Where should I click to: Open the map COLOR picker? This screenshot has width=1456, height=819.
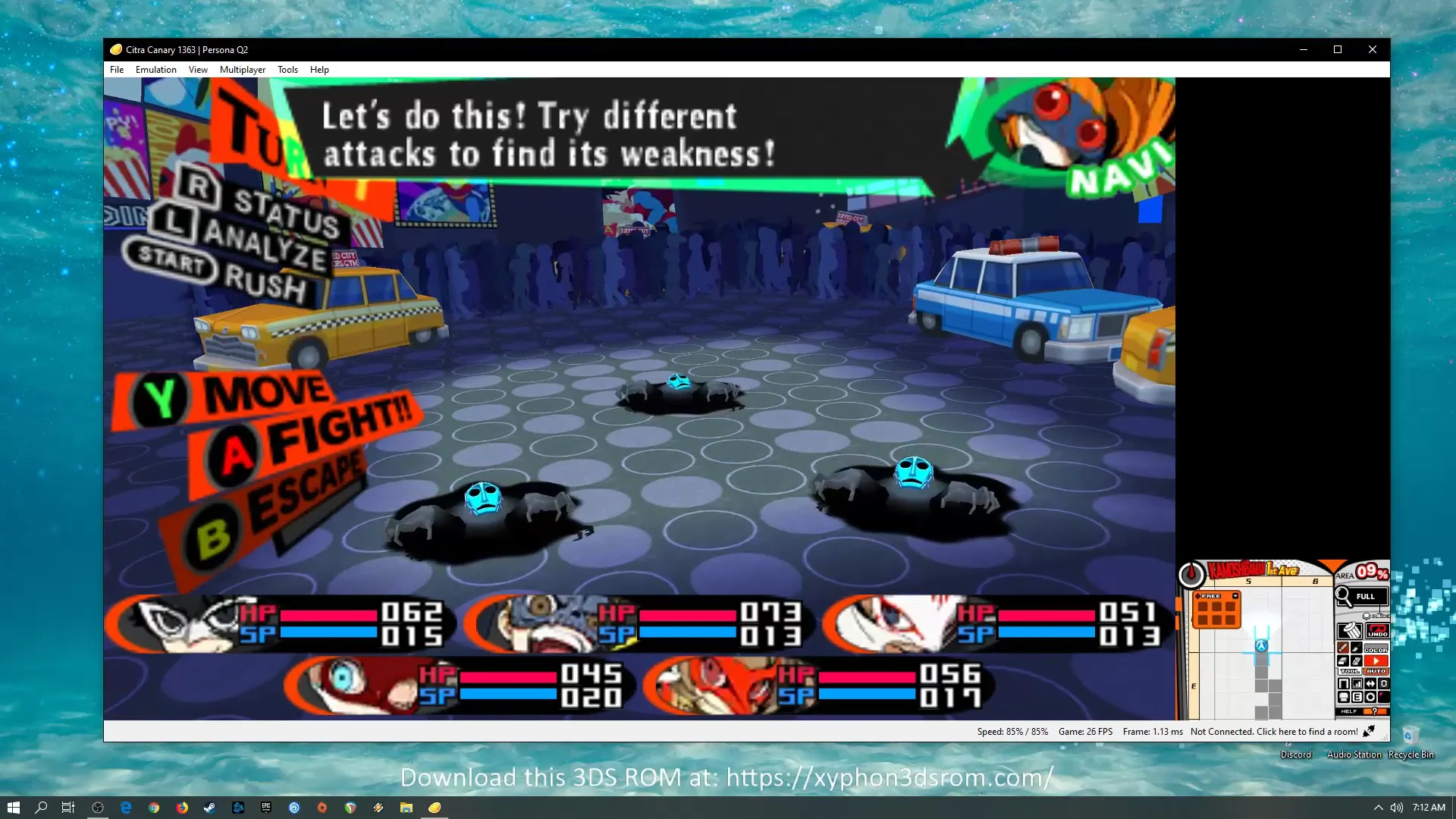click(1376, 648)
